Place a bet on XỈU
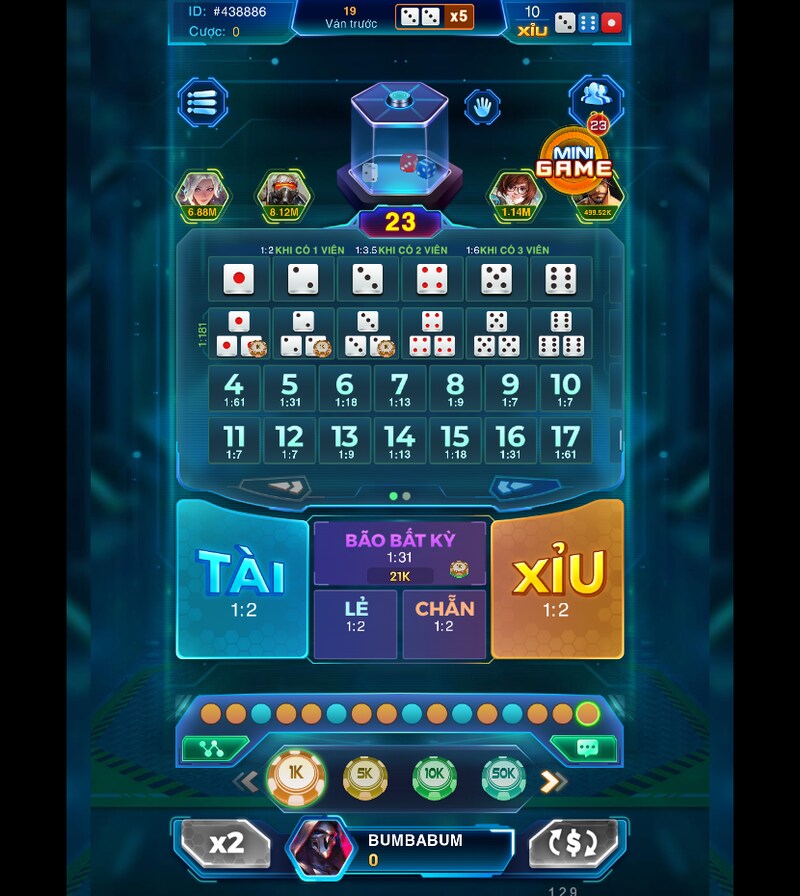Image resolution: width=800 pixels, height=896 pixels. [x=557, y=580]
